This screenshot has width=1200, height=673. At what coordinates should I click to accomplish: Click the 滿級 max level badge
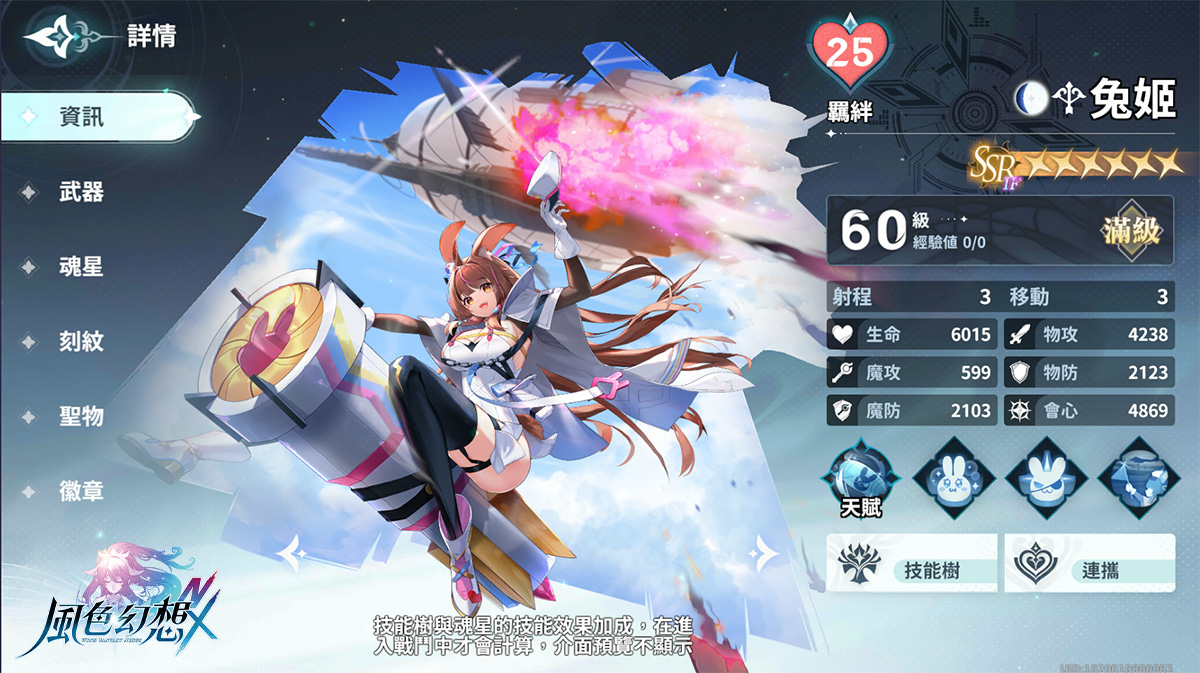[1131, 230]
